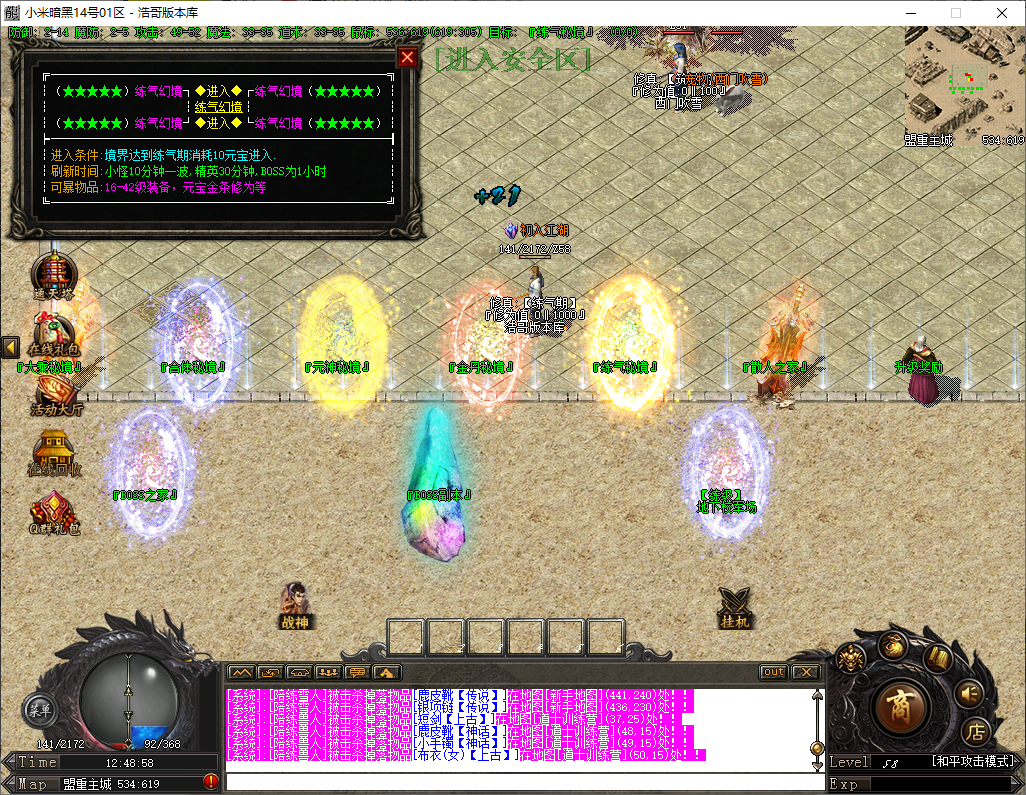Open the large 商 shop button
1026x795 pixels.
(x=900, y=705)
